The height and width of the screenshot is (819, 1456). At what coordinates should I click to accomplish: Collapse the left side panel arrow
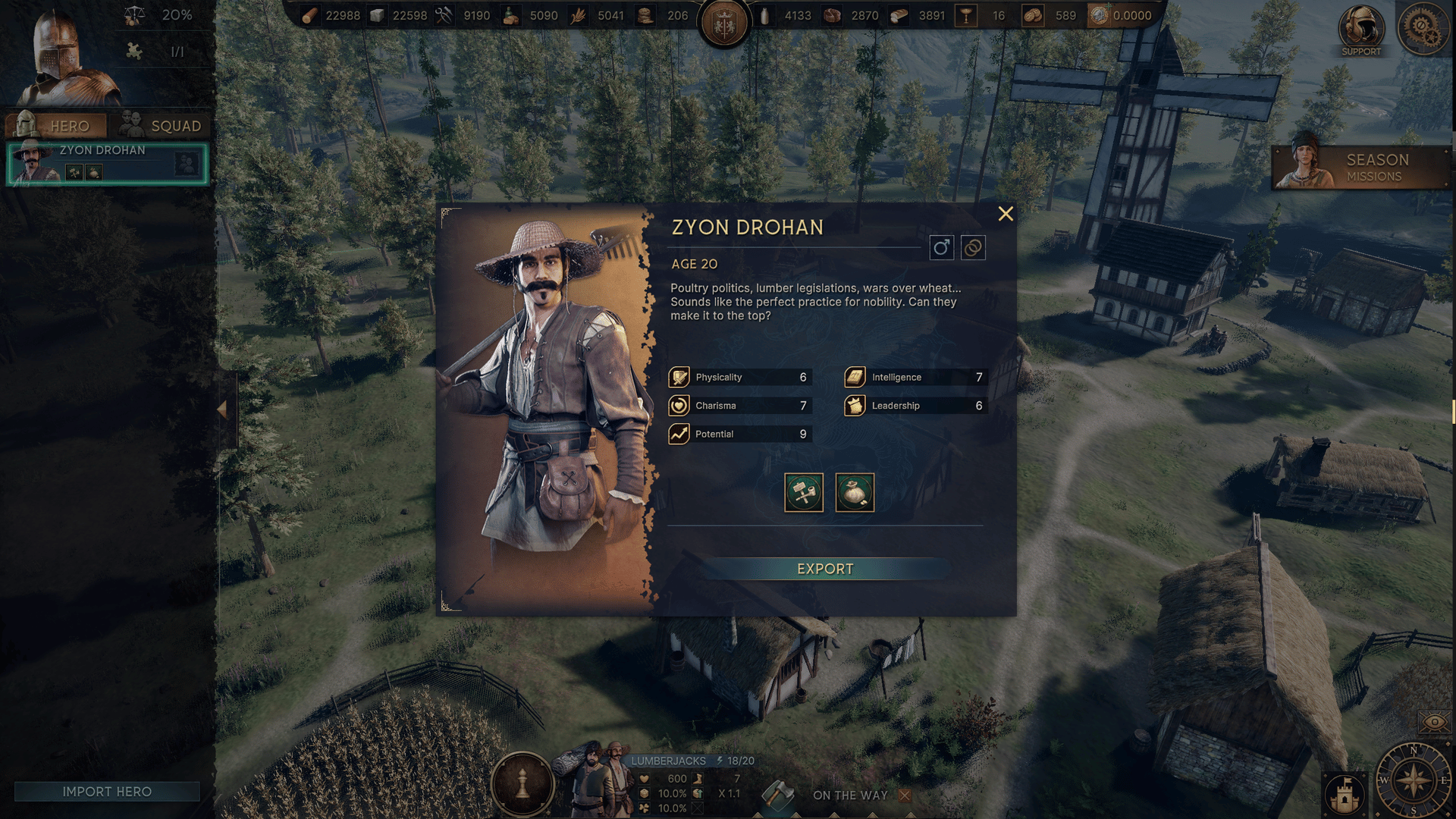click(x=222, y=409)
